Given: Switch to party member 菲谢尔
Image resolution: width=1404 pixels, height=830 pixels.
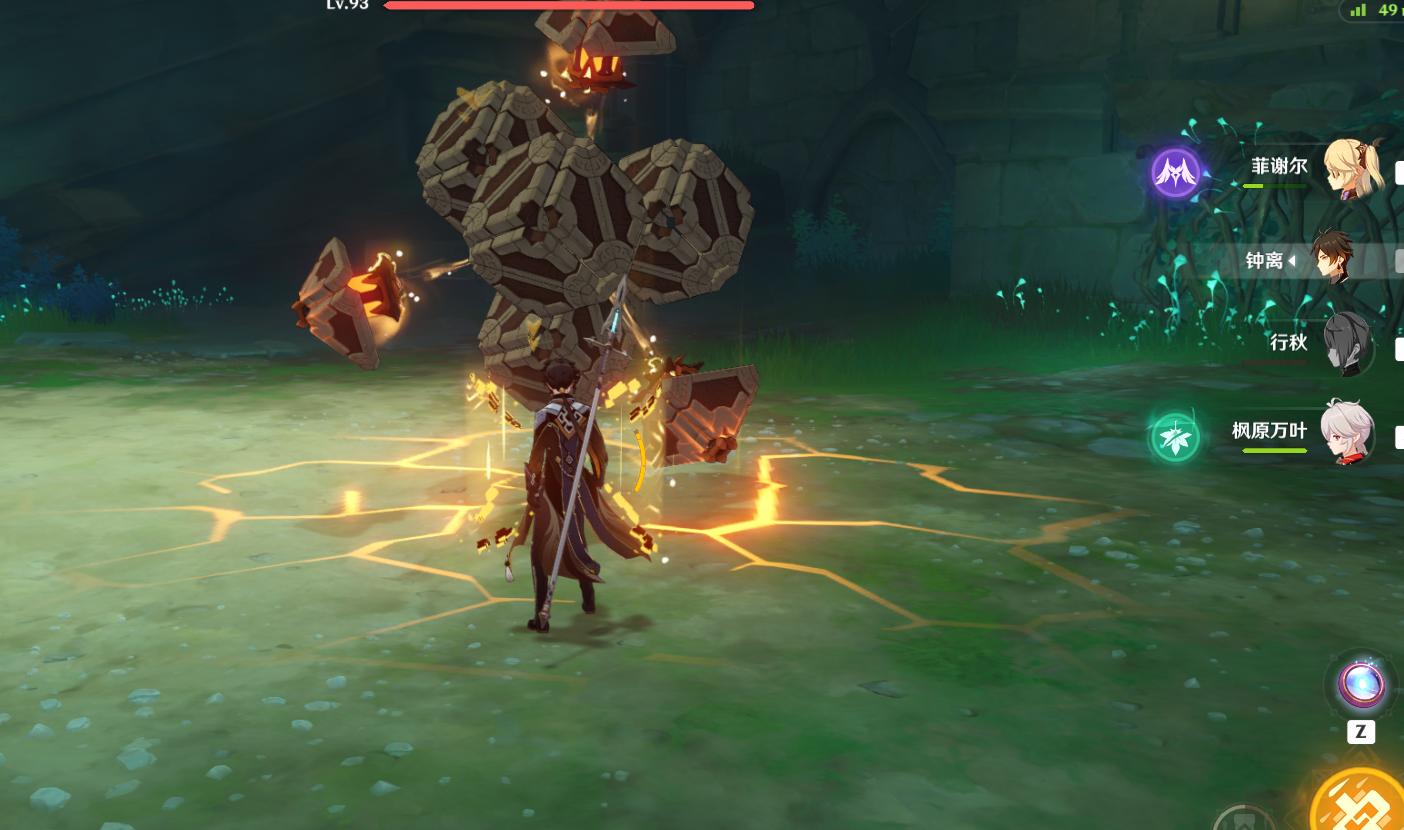Looking at the screenshot, I should (1353, 168).
